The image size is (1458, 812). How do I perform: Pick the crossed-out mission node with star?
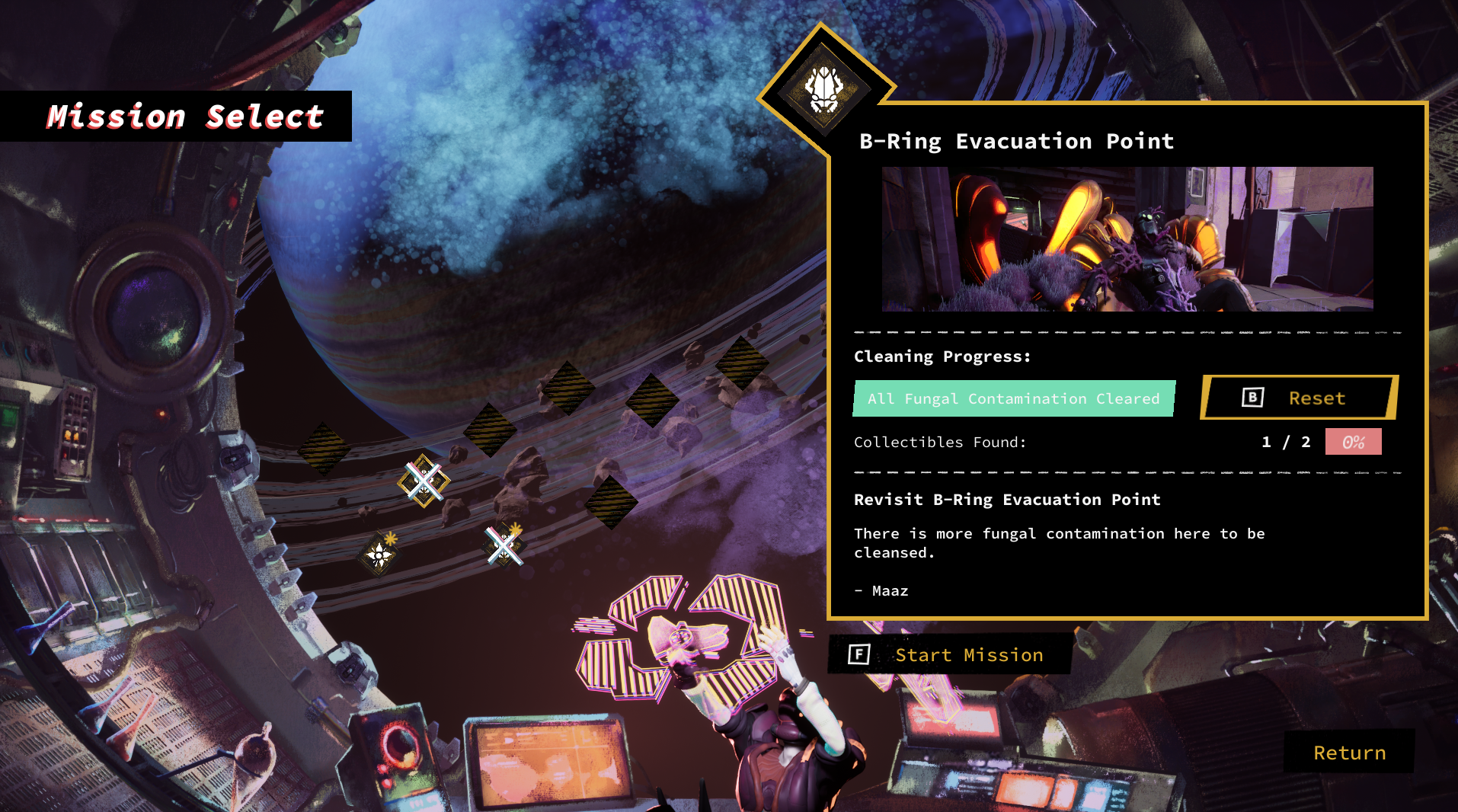point(504,545)
